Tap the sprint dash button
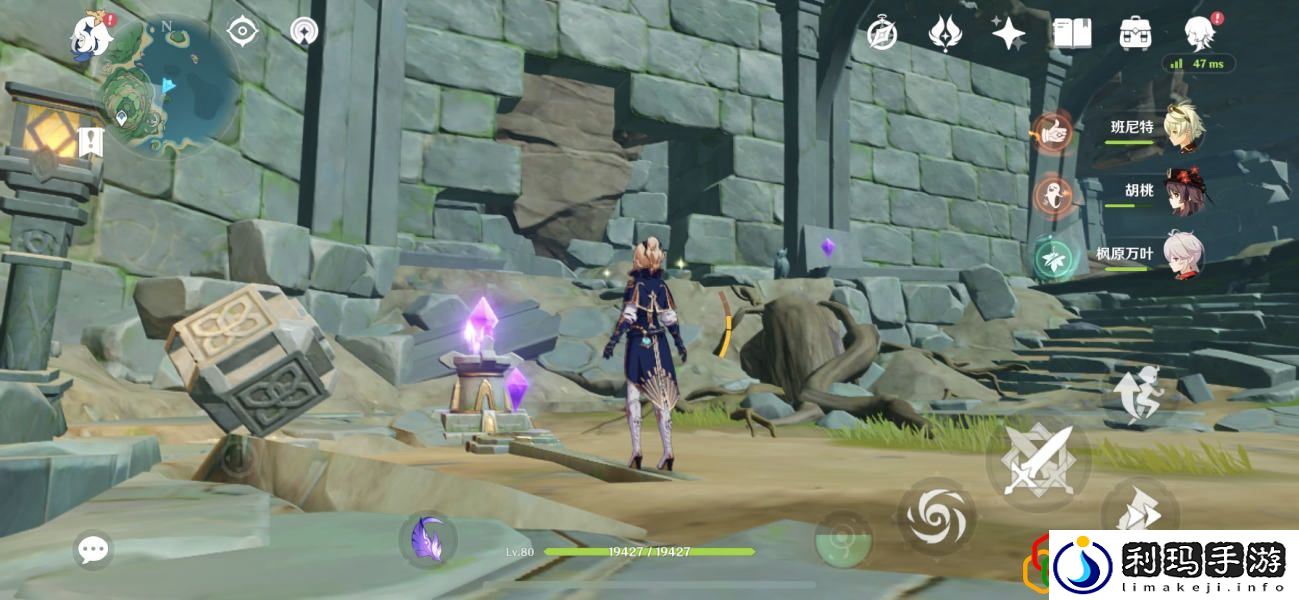This screenshot has width=1299, height=600. 1139,510
